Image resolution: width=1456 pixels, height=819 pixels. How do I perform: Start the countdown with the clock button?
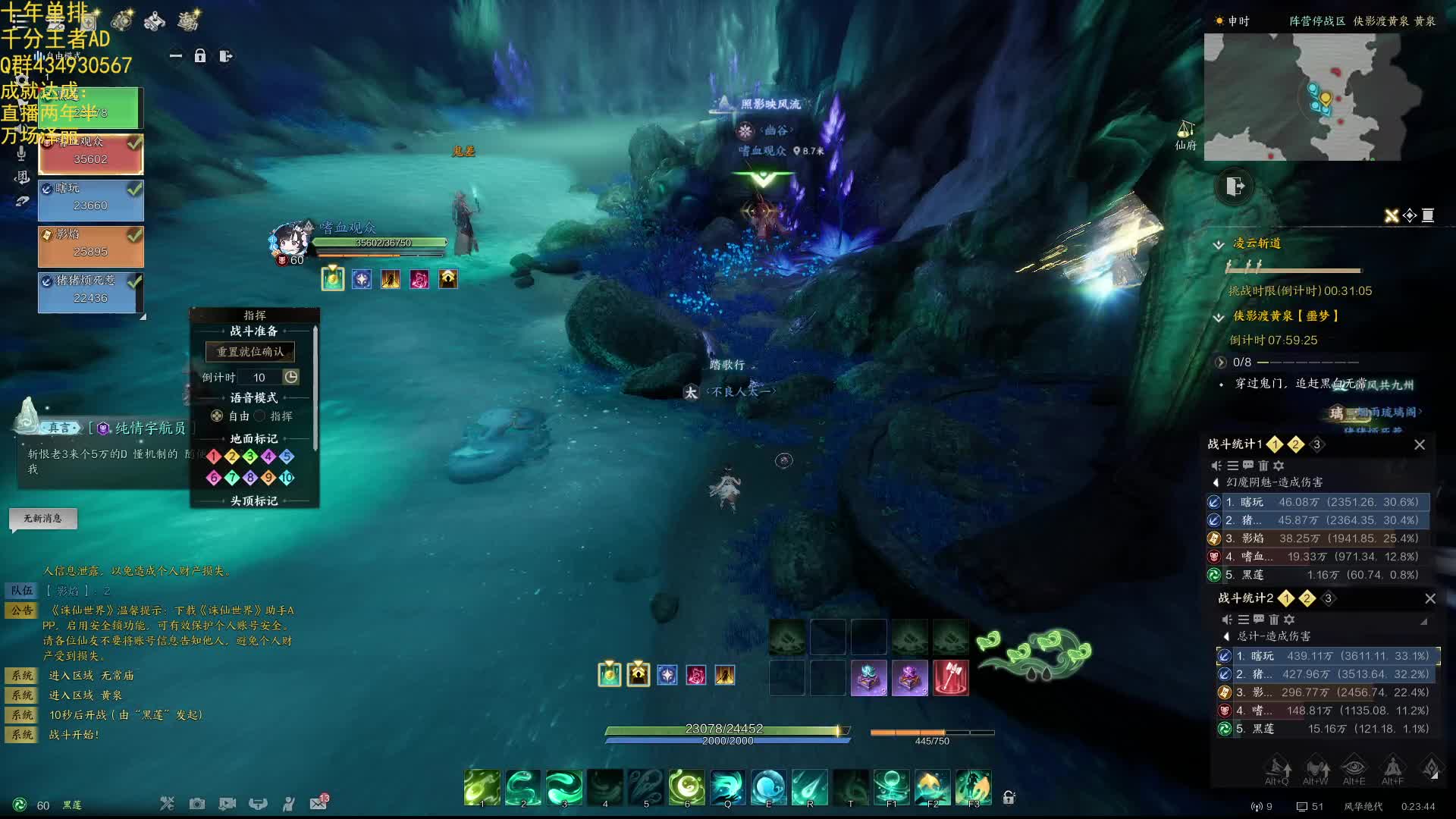point(291,377)
